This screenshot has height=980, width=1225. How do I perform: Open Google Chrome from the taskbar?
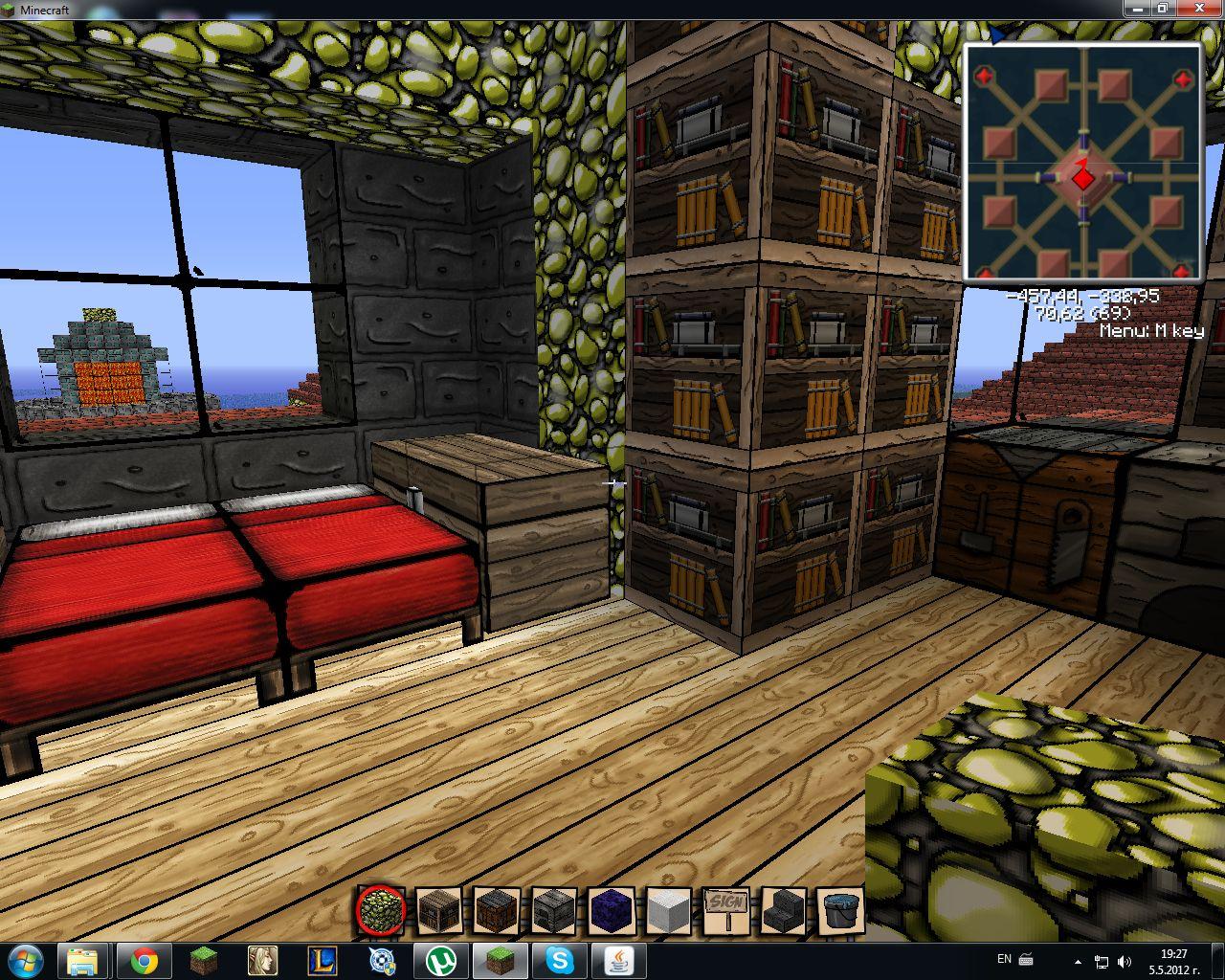click(x=145, y=960)
